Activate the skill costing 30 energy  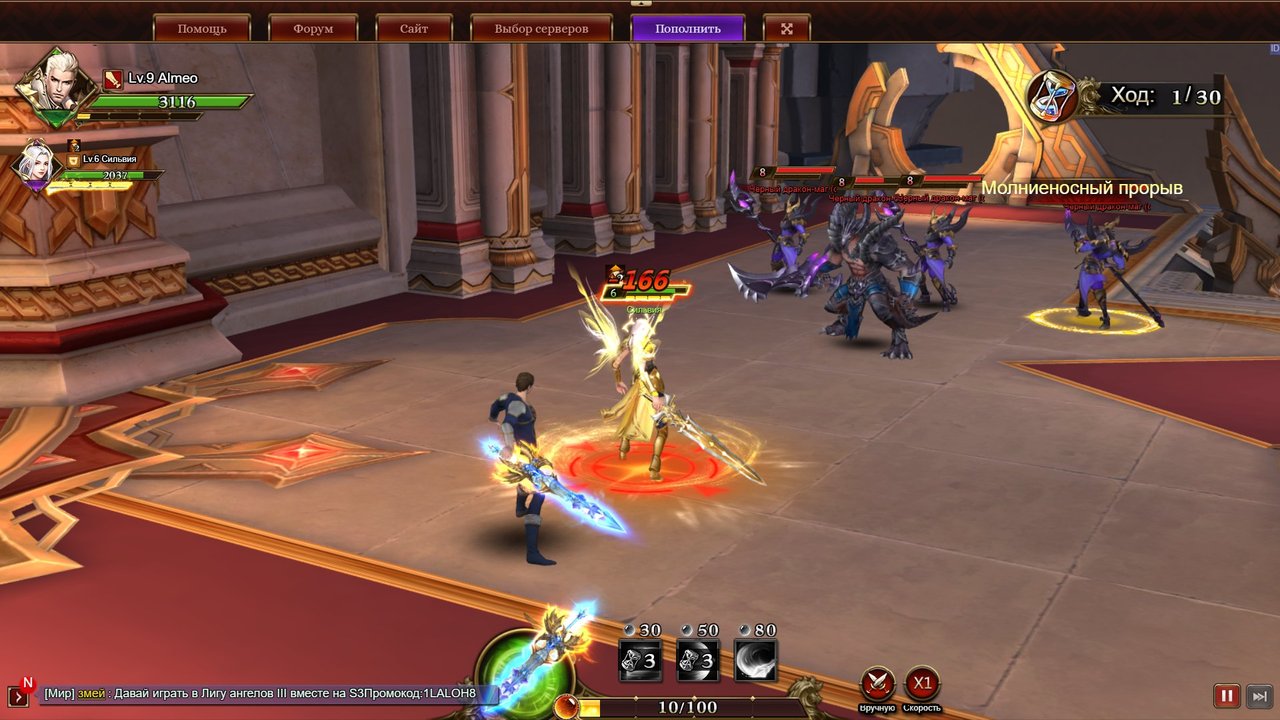640,660
